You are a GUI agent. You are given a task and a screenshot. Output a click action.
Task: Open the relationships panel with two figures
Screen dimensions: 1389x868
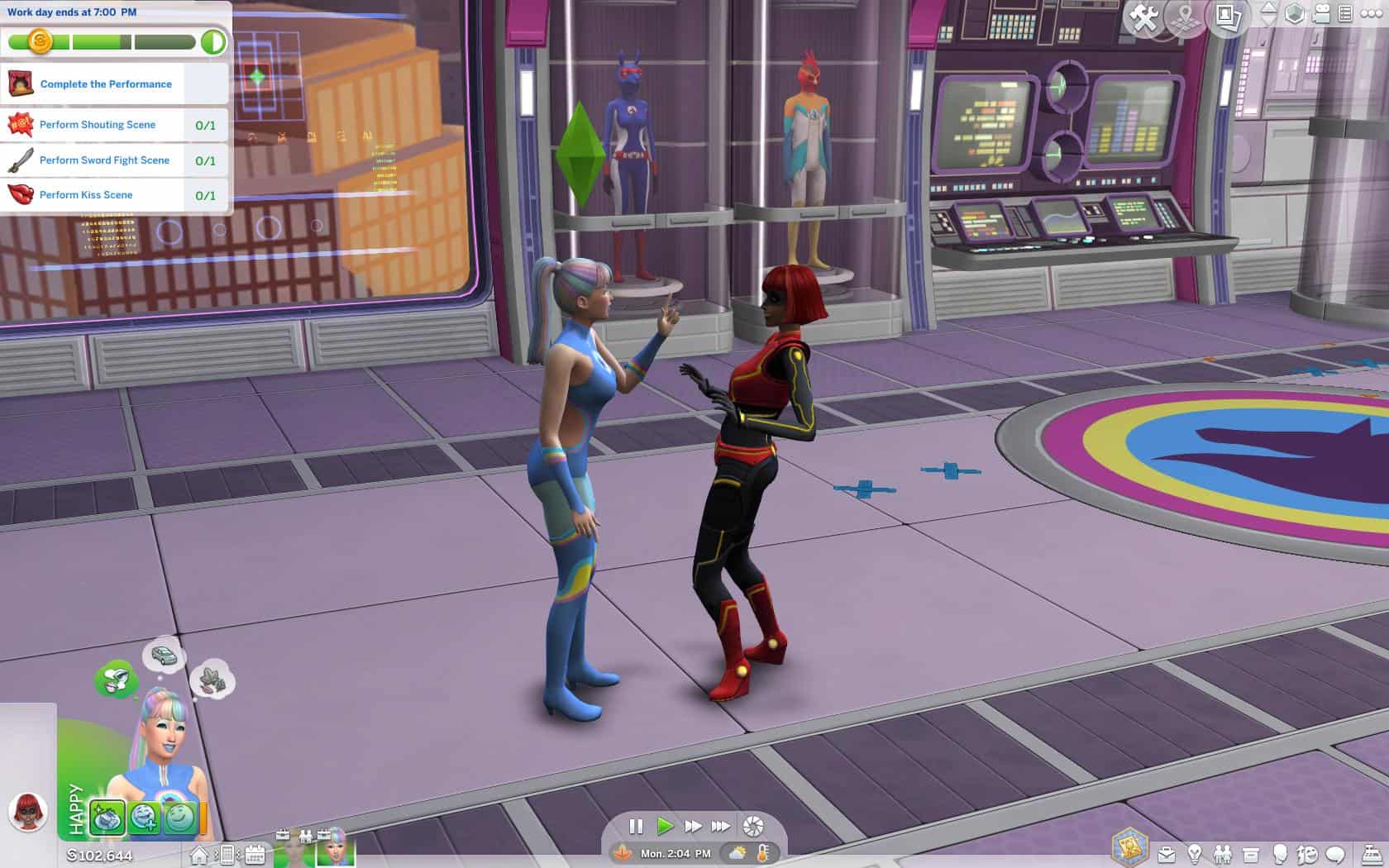[x=1222, y=854]
